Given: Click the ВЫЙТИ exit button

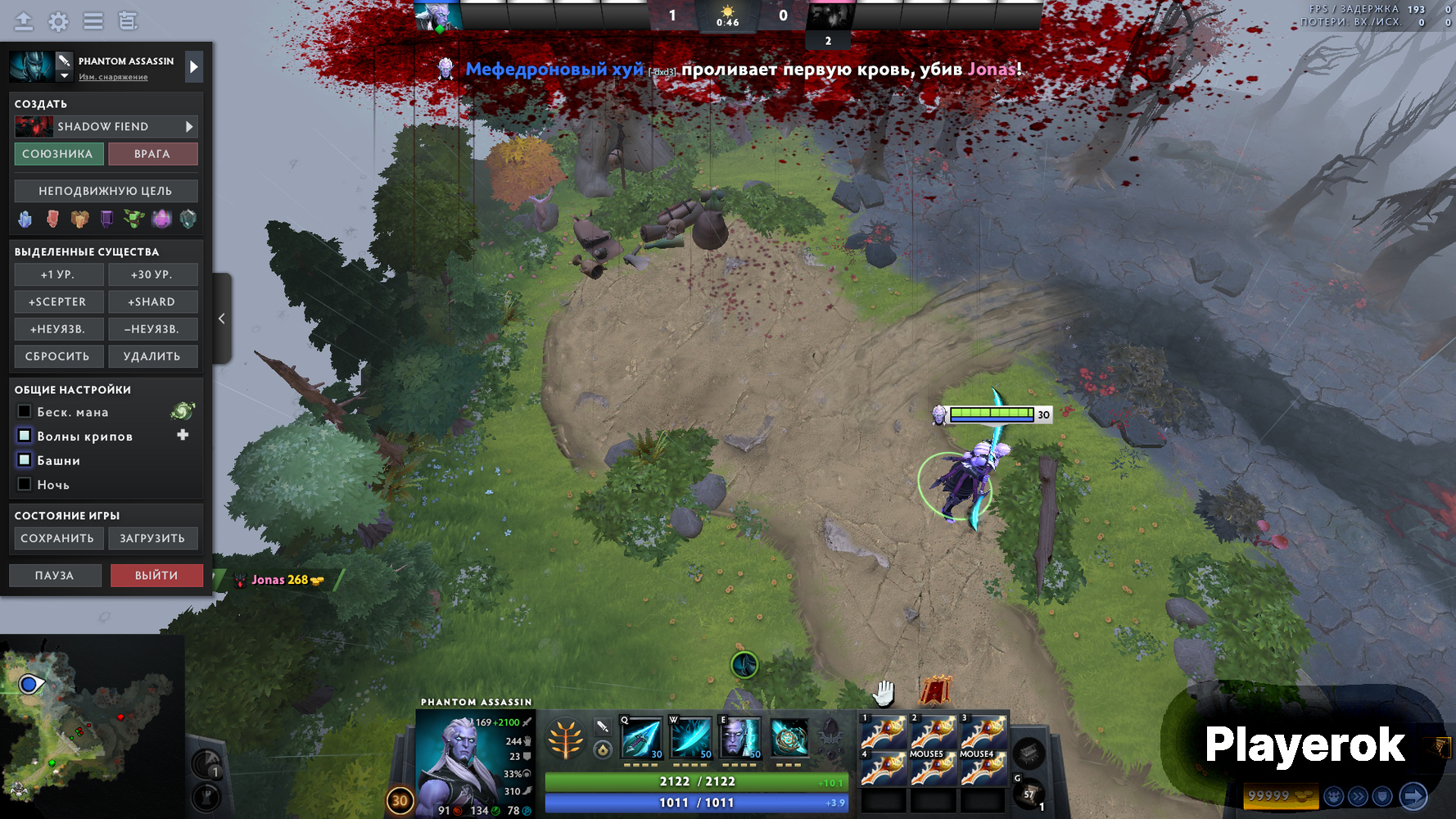Looking at the screenshot, I should [x=156, y=576].
